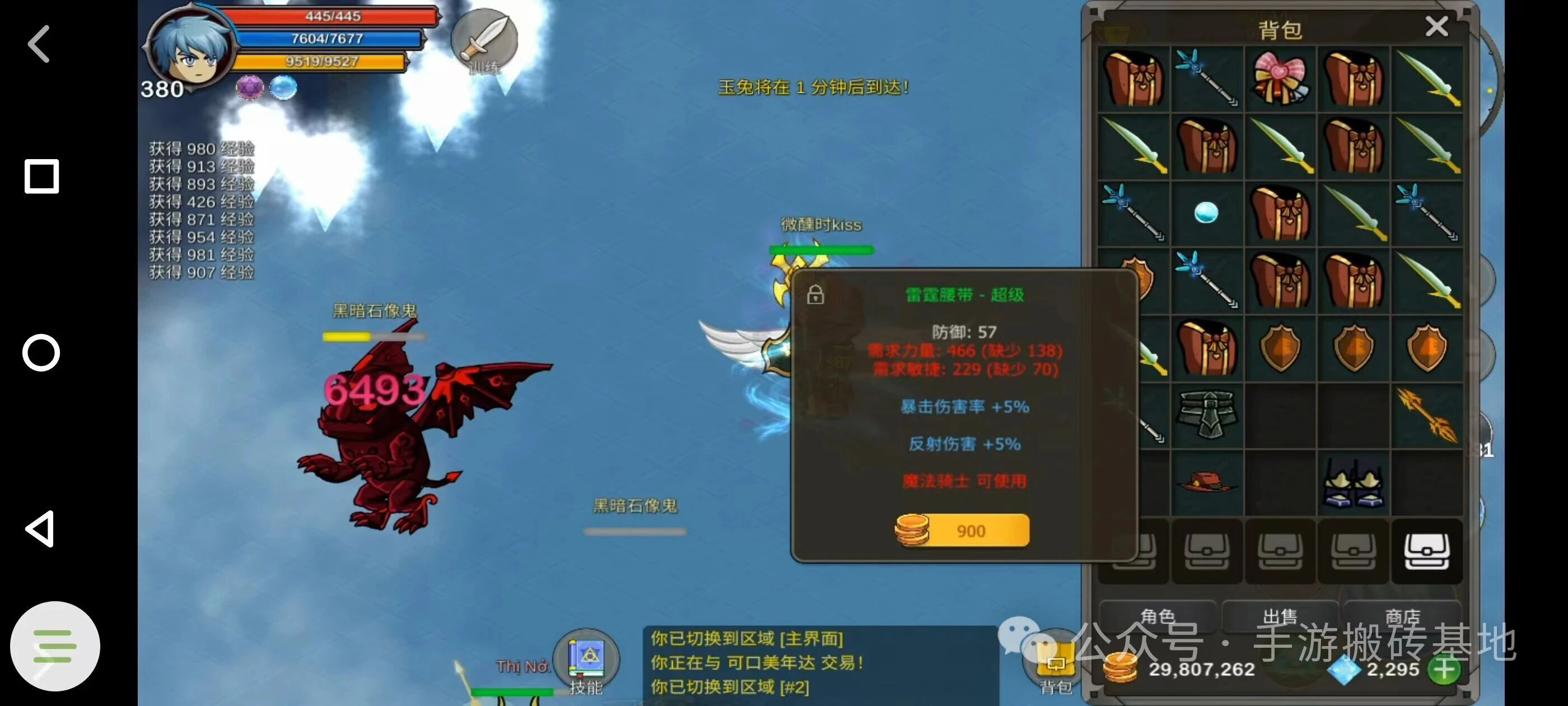Select the red fedora hat item
The image size is (1568, 706).
click(1208, 484)
